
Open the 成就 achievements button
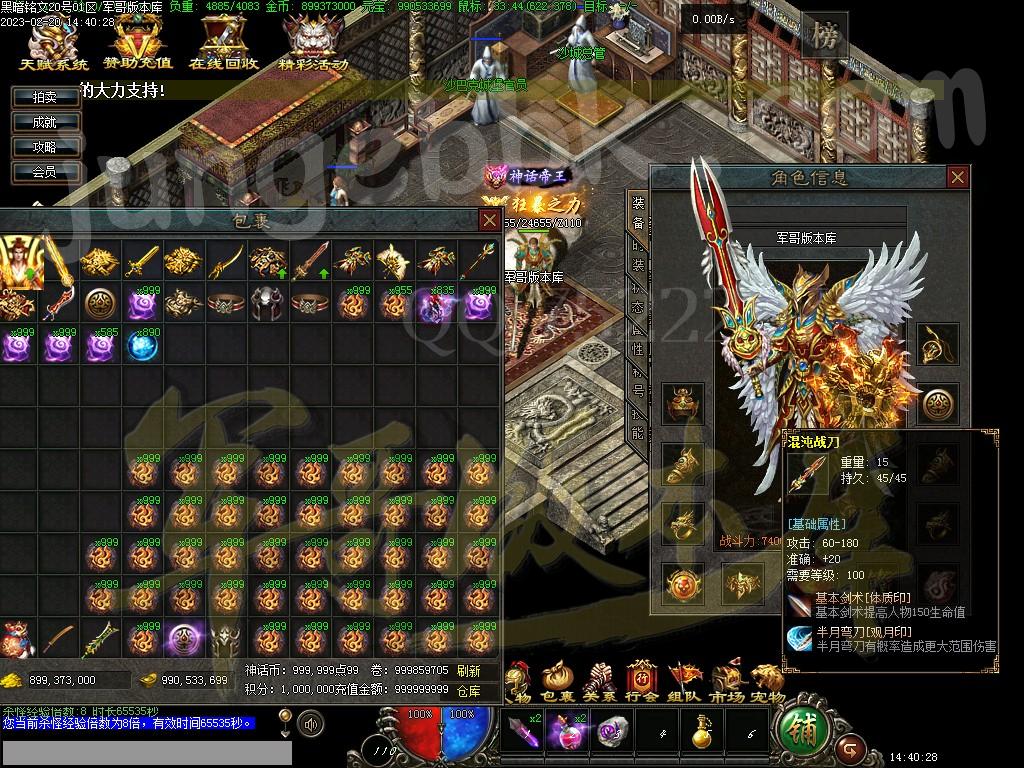pos(45,122)
